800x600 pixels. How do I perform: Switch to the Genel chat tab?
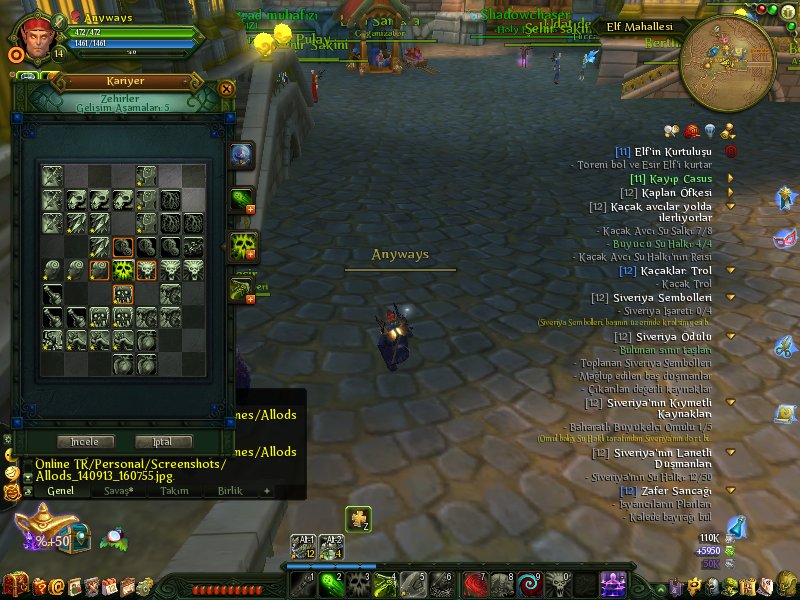coord(60,491)
